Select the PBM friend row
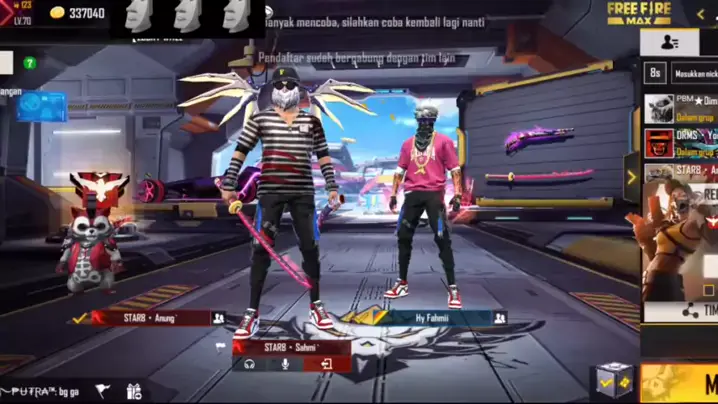Image resolution: width=718 pixels, height=404 pixels. coord(681,108)
